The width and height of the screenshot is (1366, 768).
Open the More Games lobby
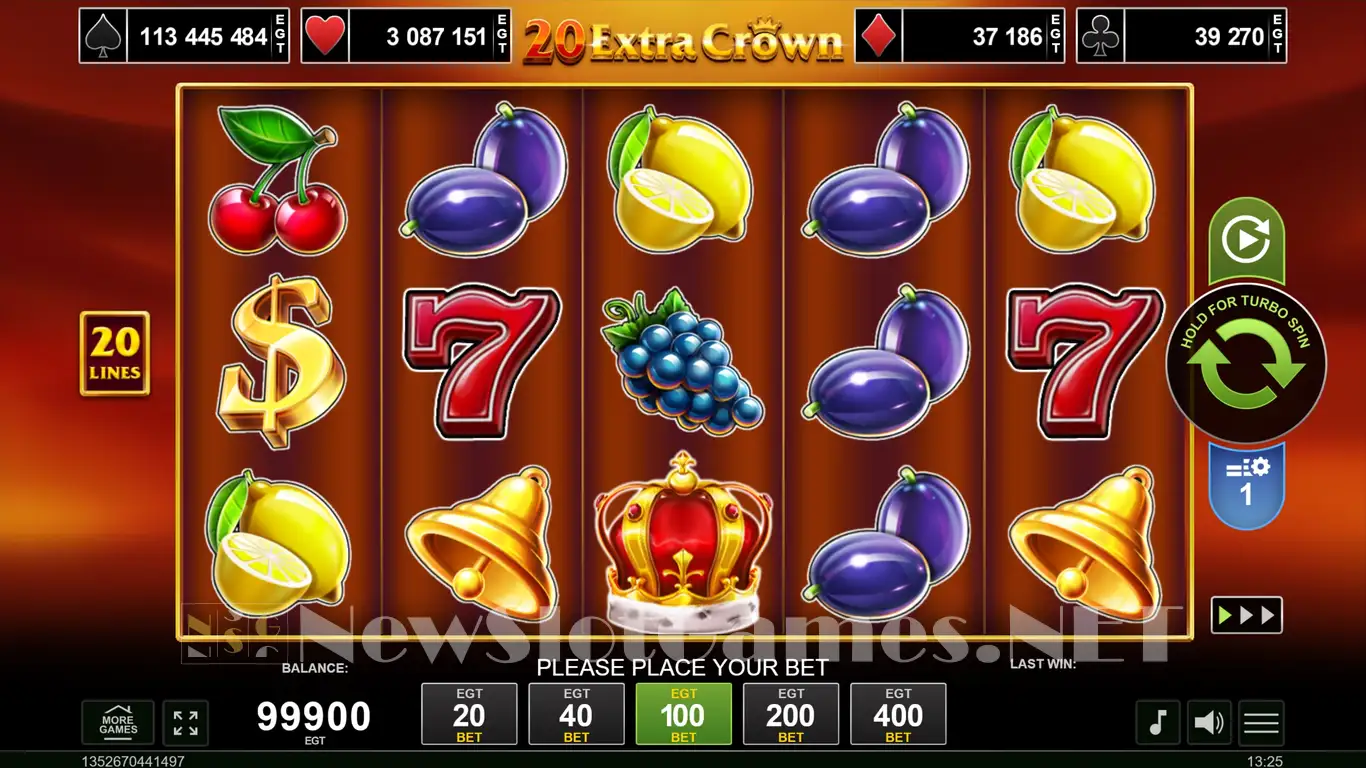[x=118, y=723]
